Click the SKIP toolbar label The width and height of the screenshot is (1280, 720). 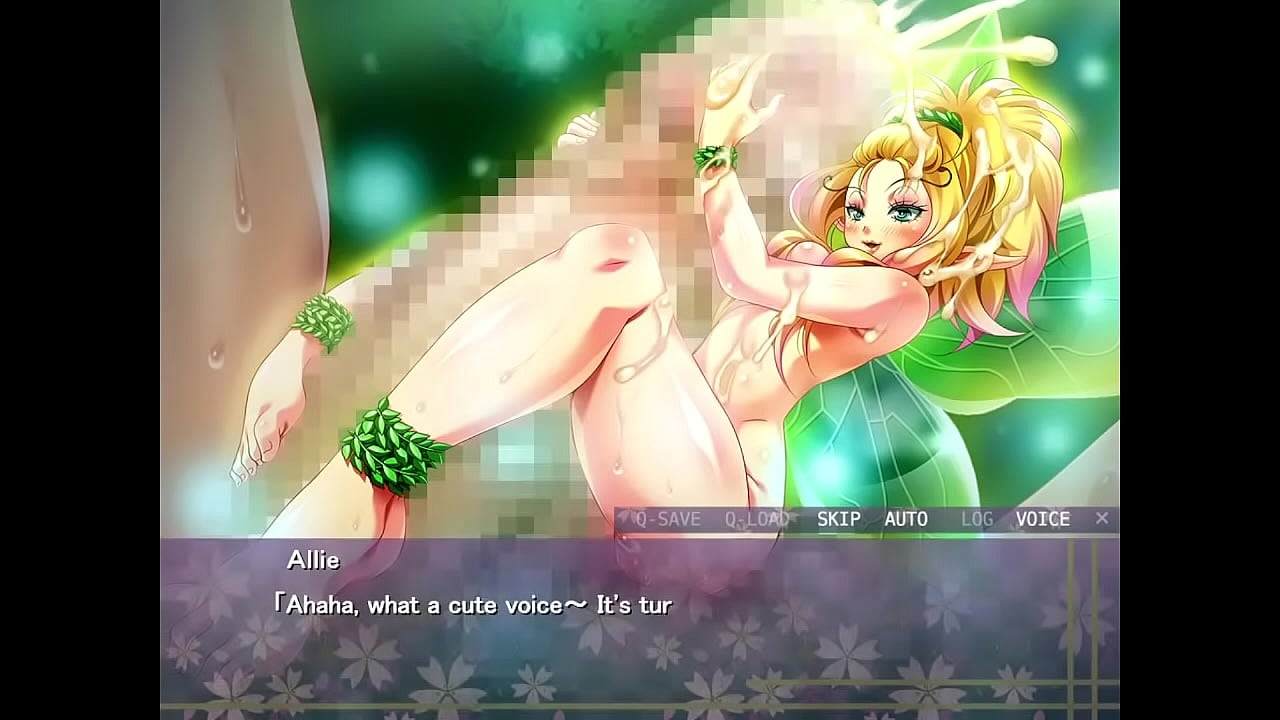840,519
